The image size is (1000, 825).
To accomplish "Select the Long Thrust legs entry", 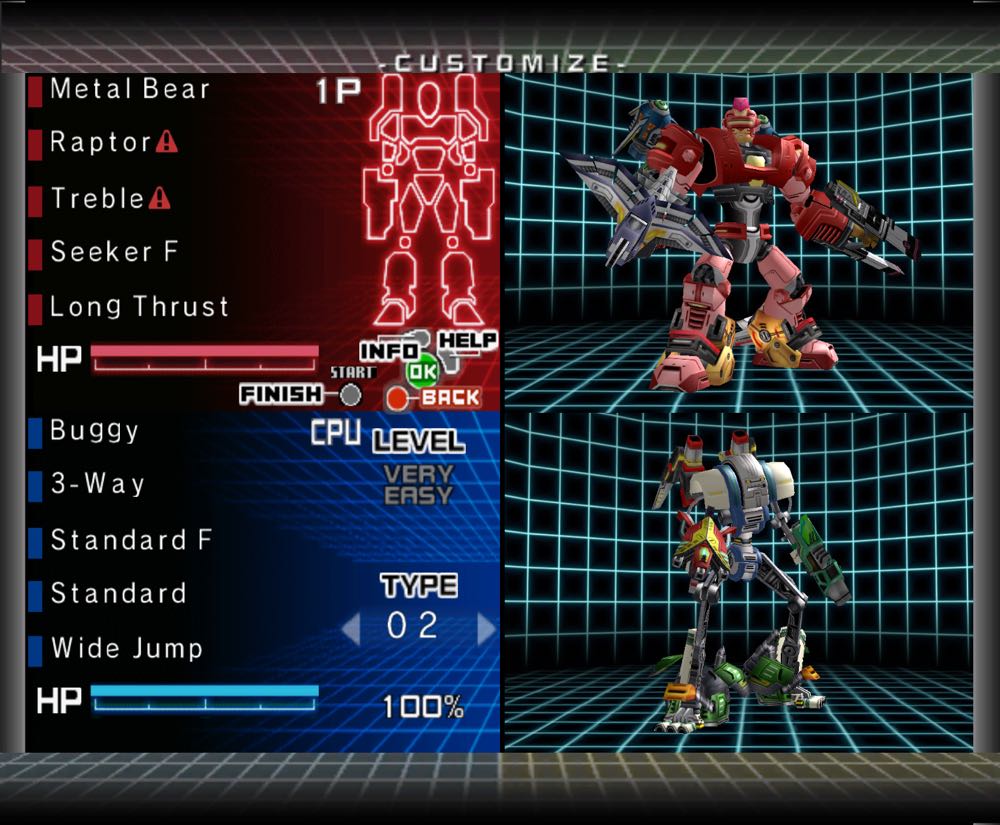I will (x=139, y=306).
